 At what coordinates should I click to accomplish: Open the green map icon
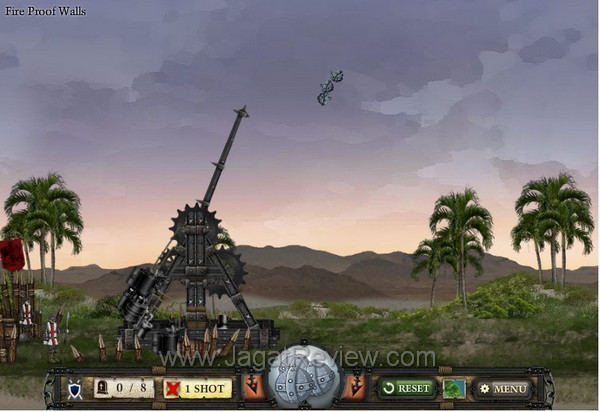click(x=454, y=388)
